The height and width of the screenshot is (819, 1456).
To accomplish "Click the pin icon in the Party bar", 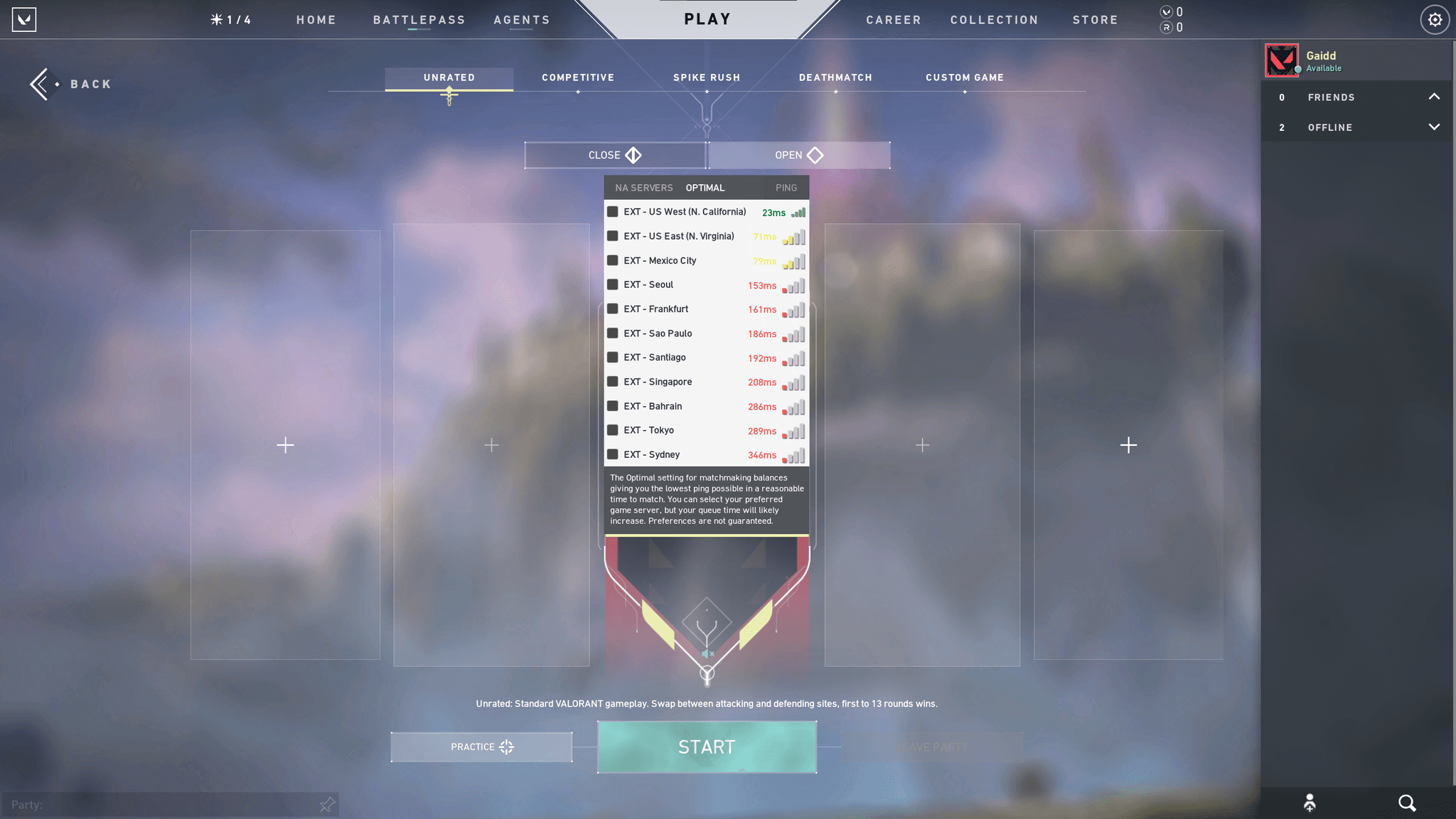I will point(327,804).
